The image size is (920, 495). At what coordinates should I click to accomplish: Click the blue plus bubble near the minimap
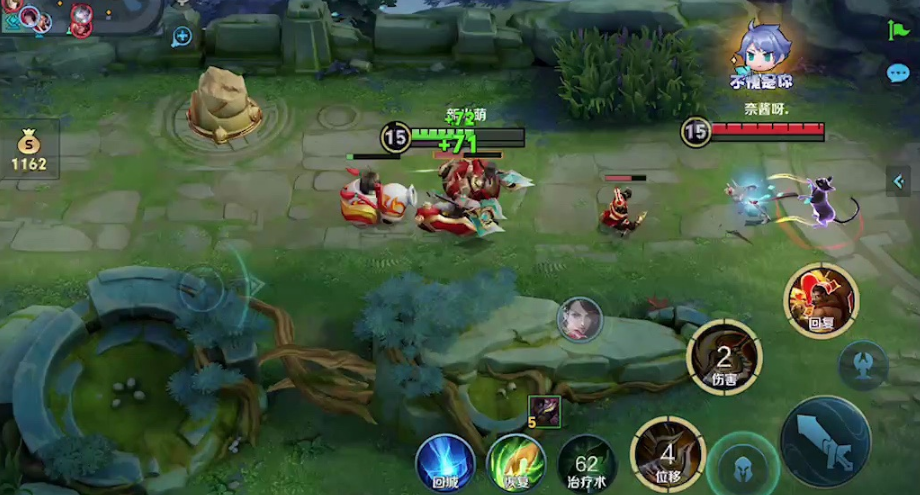[182, 37]
